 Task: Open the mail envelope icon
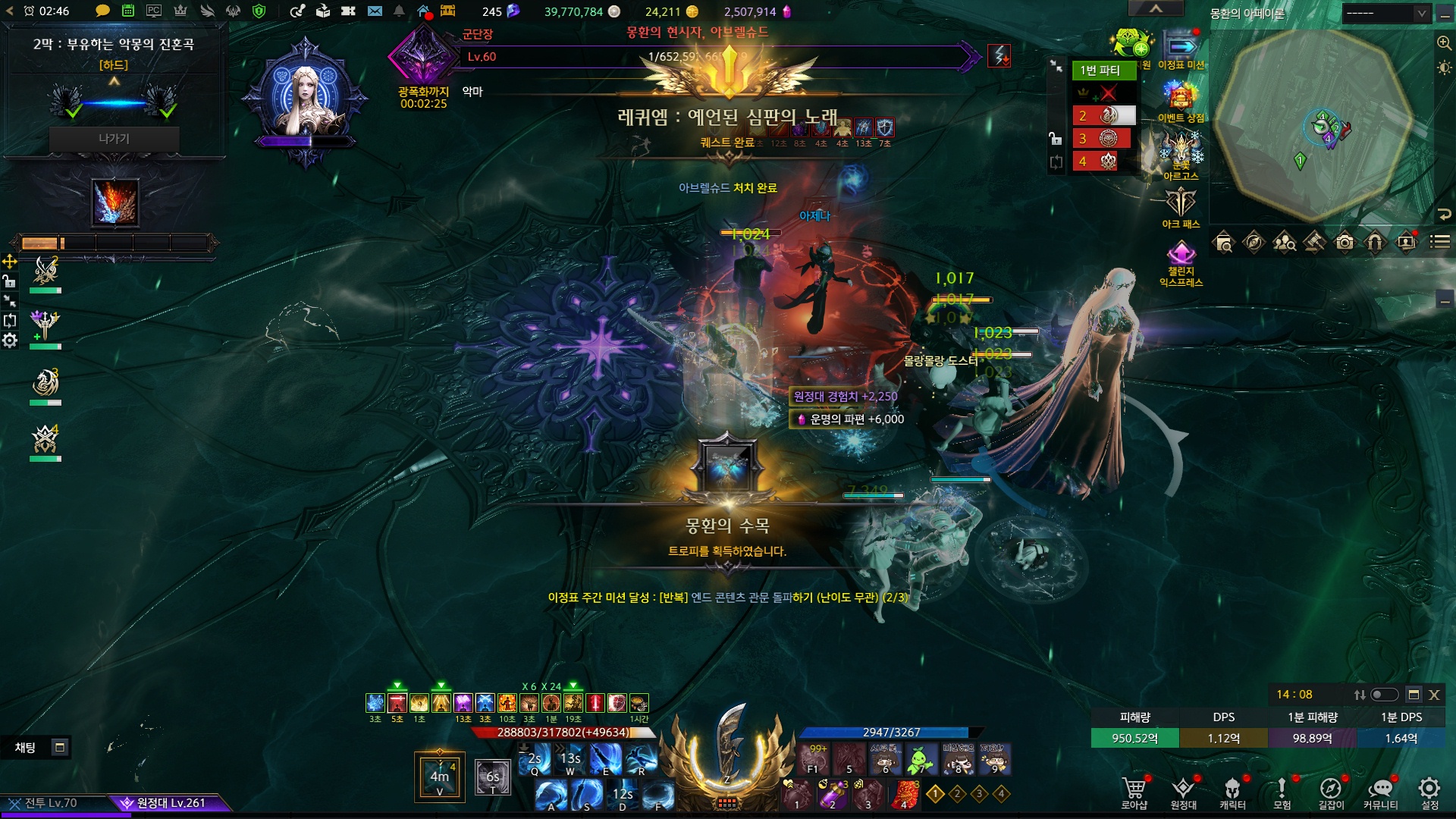pos(375,11)
